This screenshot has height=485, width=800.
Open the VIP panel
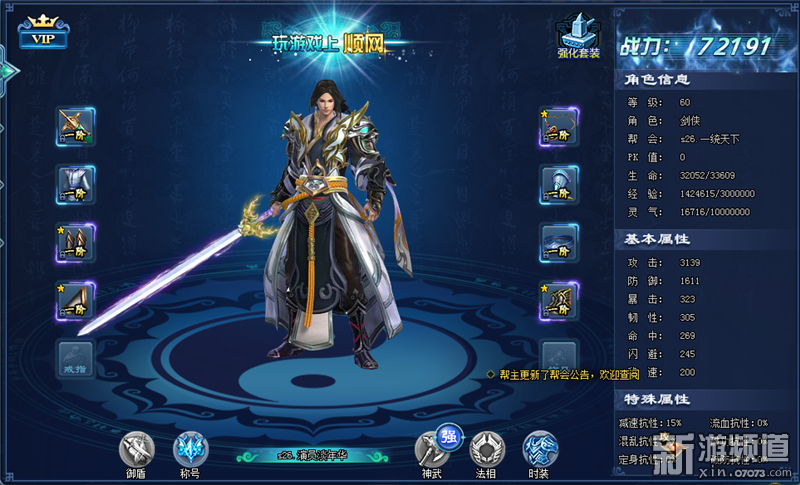click(41, 34)
